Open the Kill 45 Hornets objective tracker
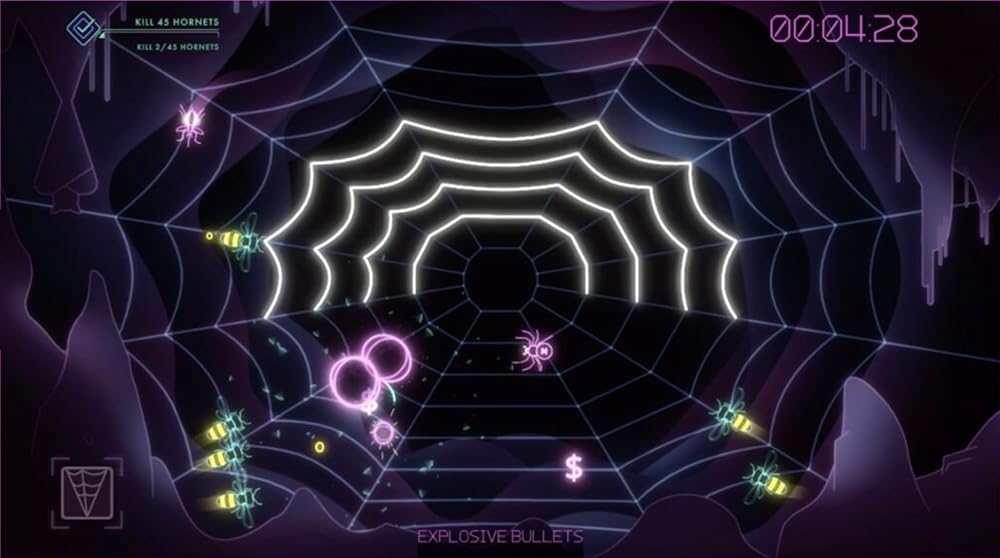The width and height of the screenshot is (1000, 558). click(x=176, y=21)
